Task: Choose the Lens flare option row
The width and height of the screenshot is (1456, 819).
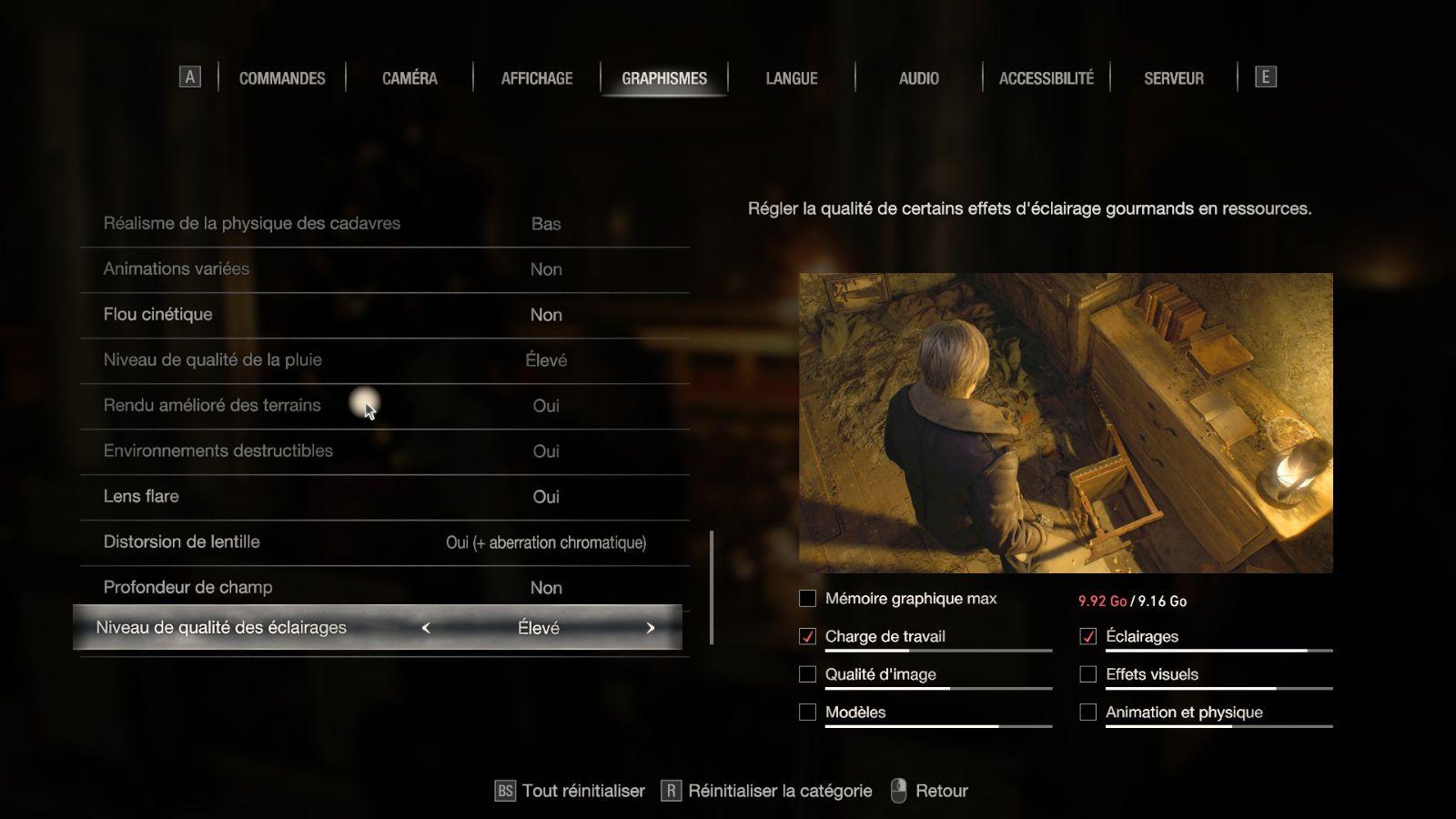Action: [384, 497]
